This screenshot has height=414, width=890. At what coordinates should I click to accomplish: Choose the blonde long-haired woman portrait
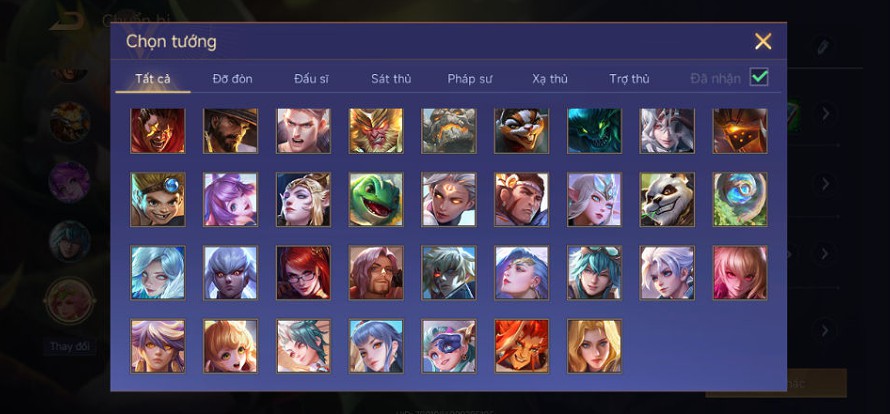(594, 346)
